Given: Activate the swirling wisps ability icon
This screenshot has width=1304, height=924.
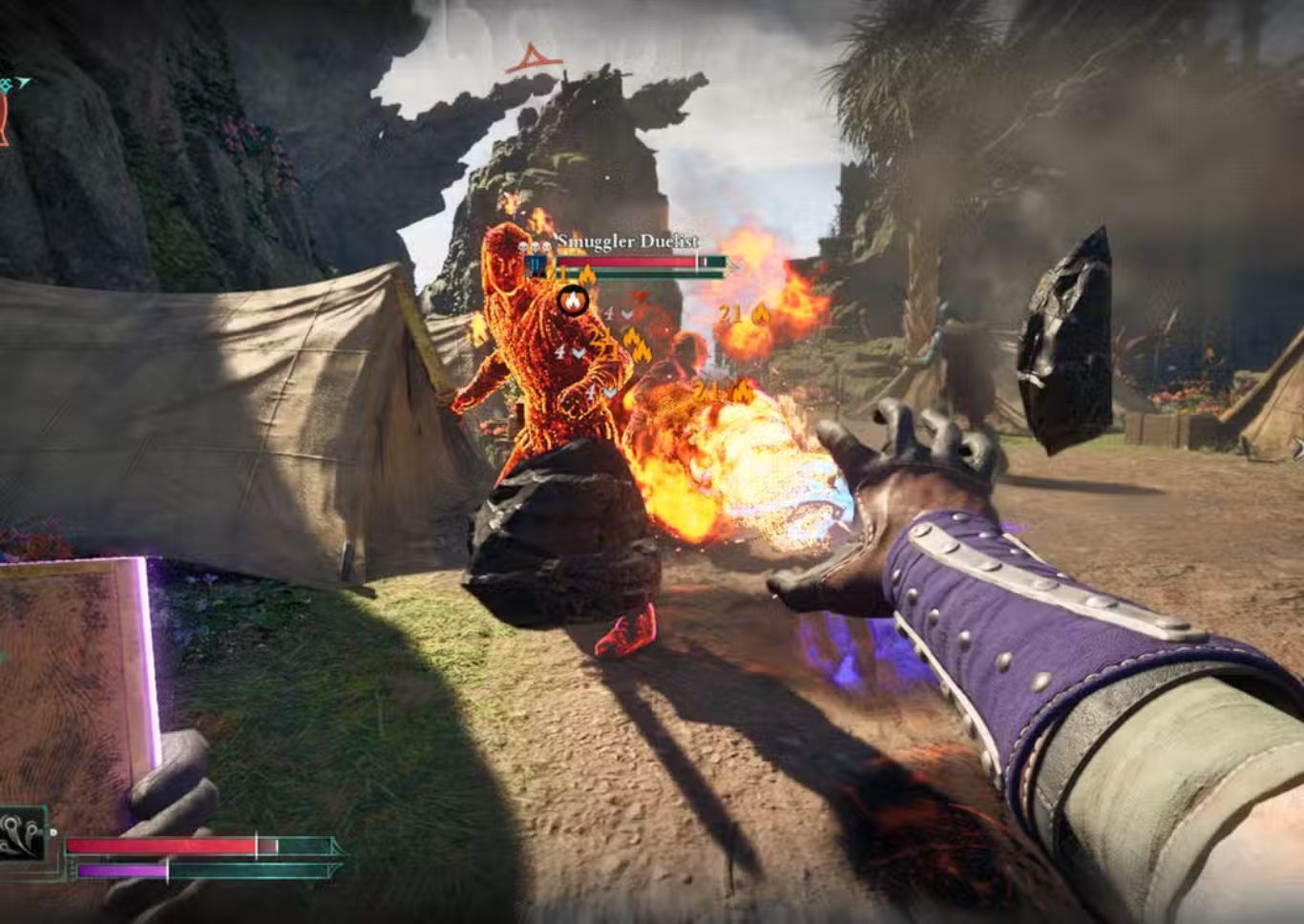Looking at the screenshot, I should tap(21, 833).
